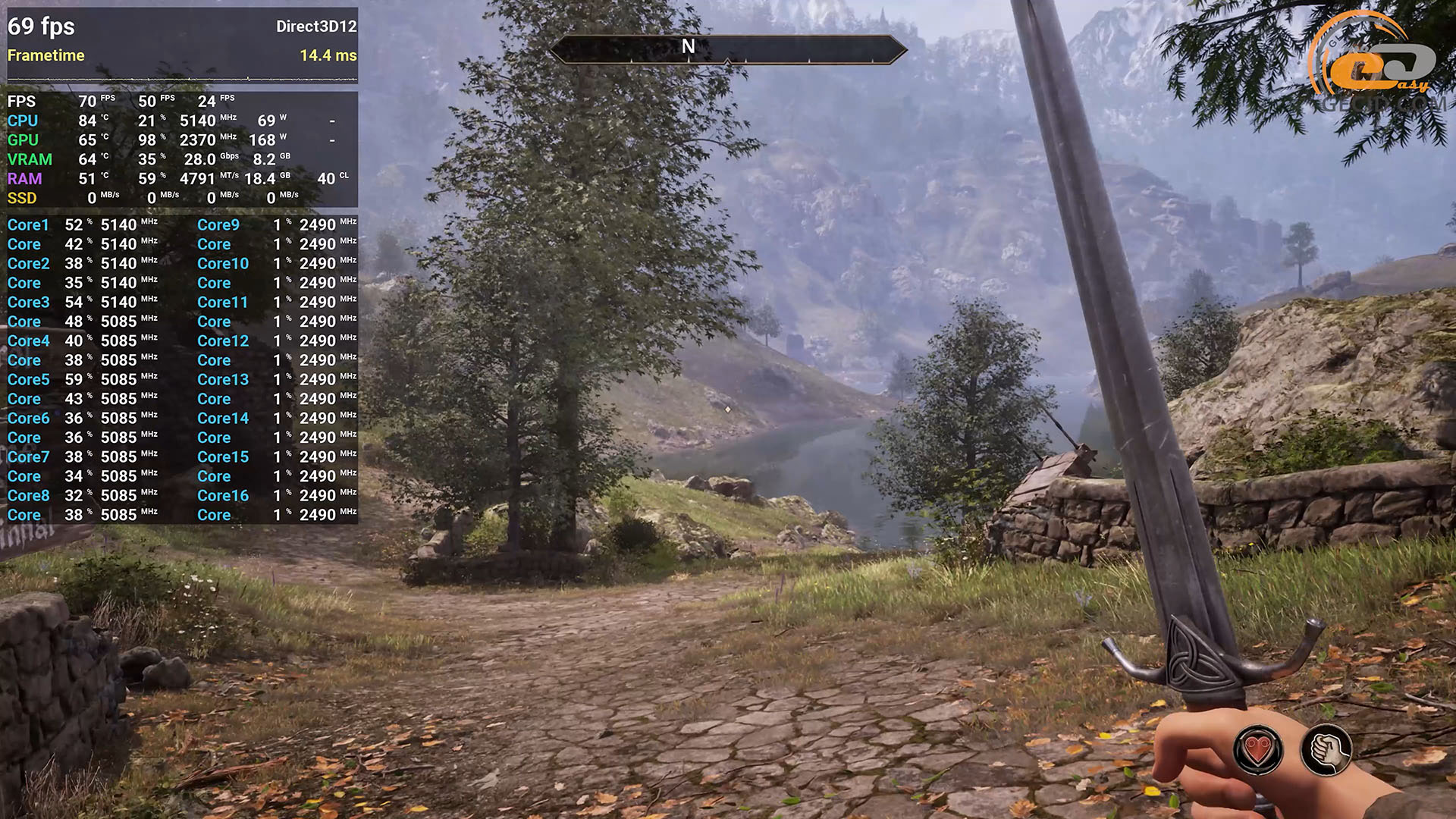Select the clenched fist status effect icon
Viewport: 1456px width, 819px height.
click(x=1326, y=750)
